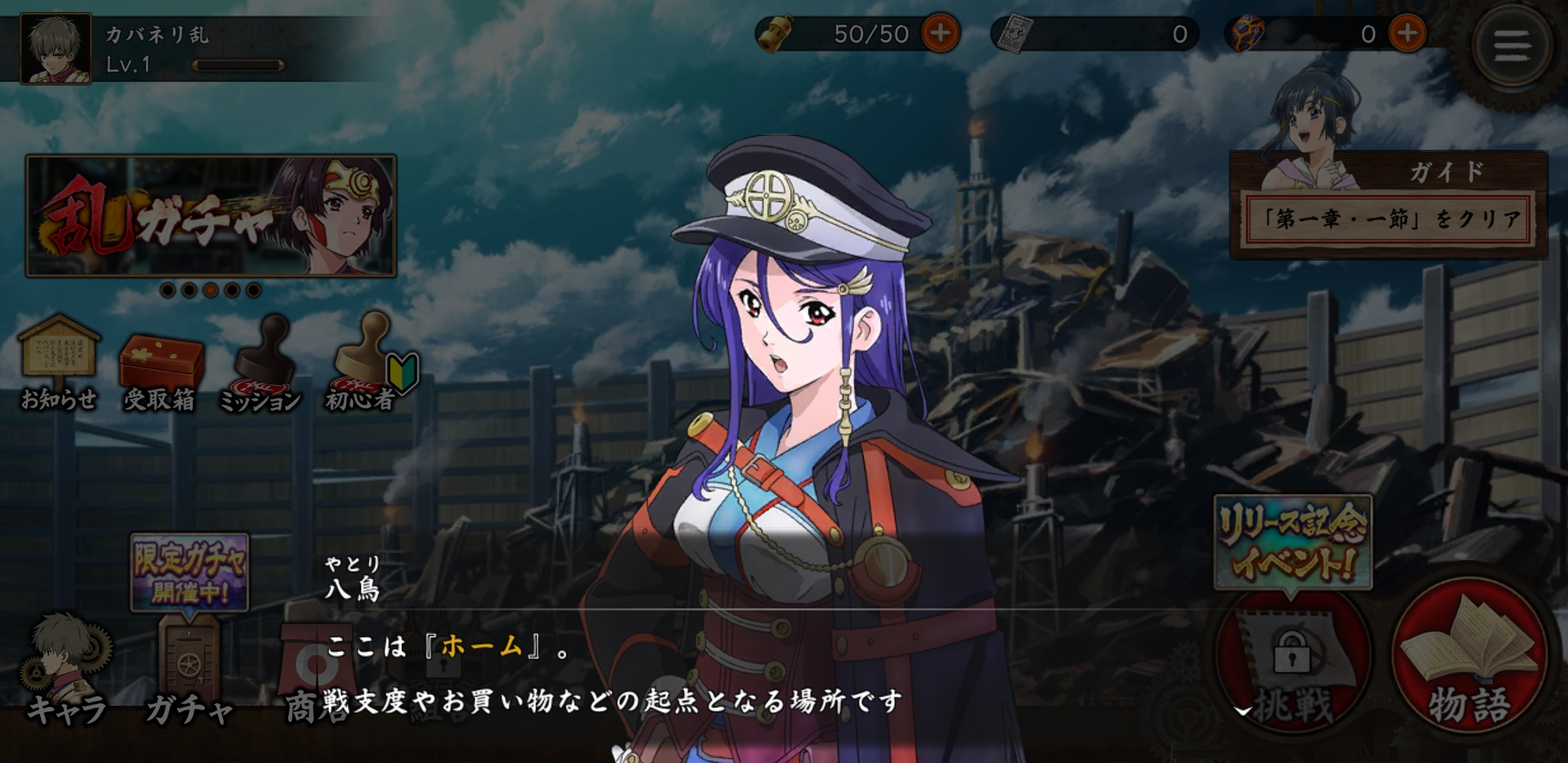Tap the player profile portrait
The height and width of the screenshot is (763, 1568).
pyautogui.click(x=56, y=48)
